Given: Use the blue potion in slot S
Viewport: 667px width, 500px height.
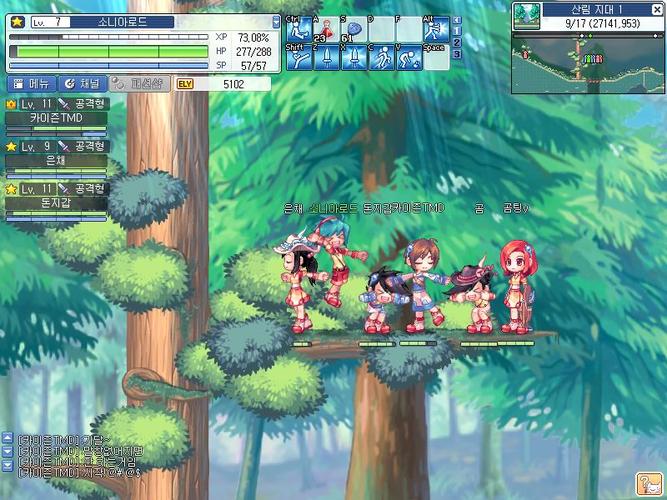Looking at the screenshot, I should click(353, 29).
